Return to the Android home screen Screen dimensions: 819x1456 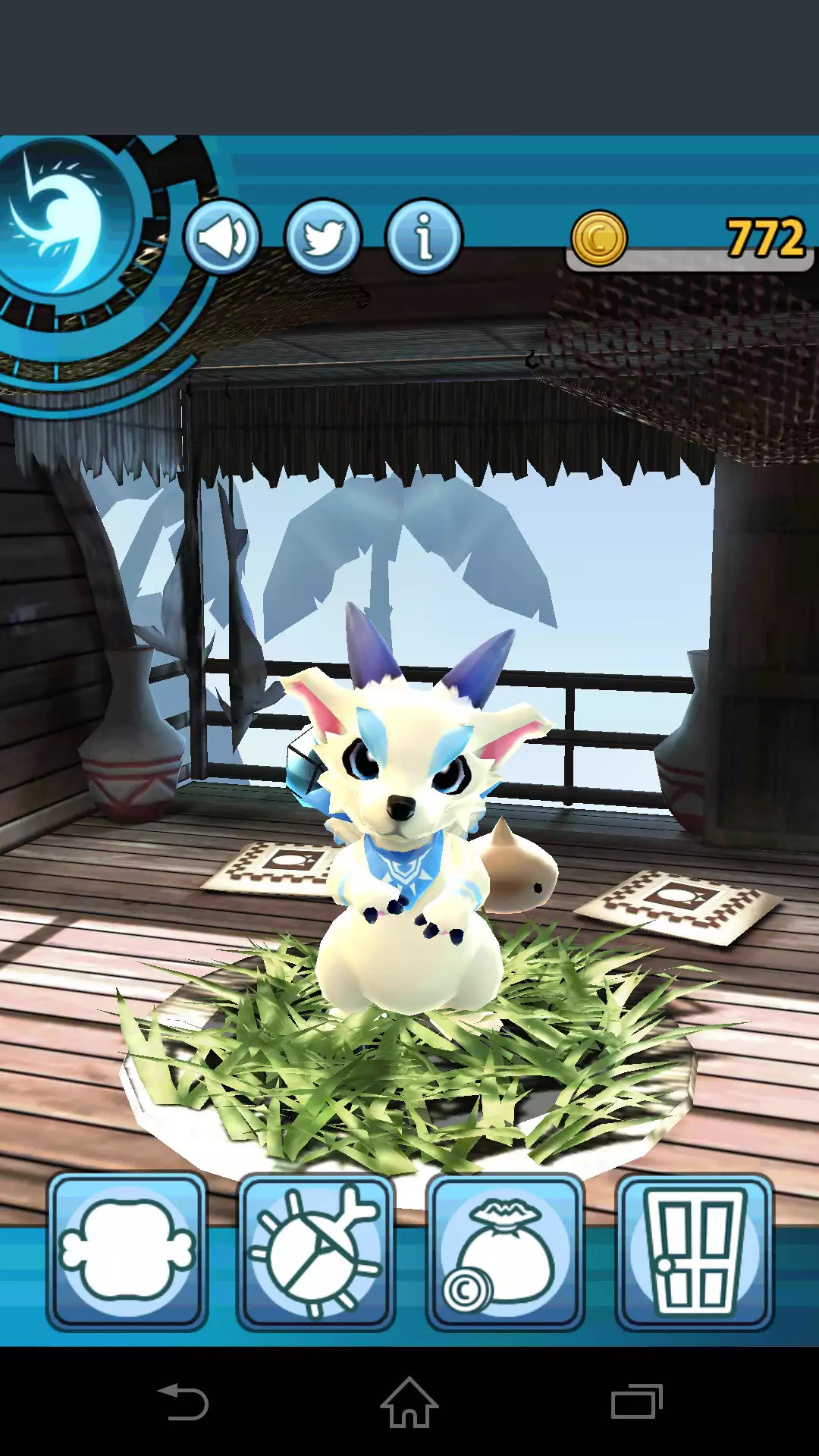coord(409,1402)
